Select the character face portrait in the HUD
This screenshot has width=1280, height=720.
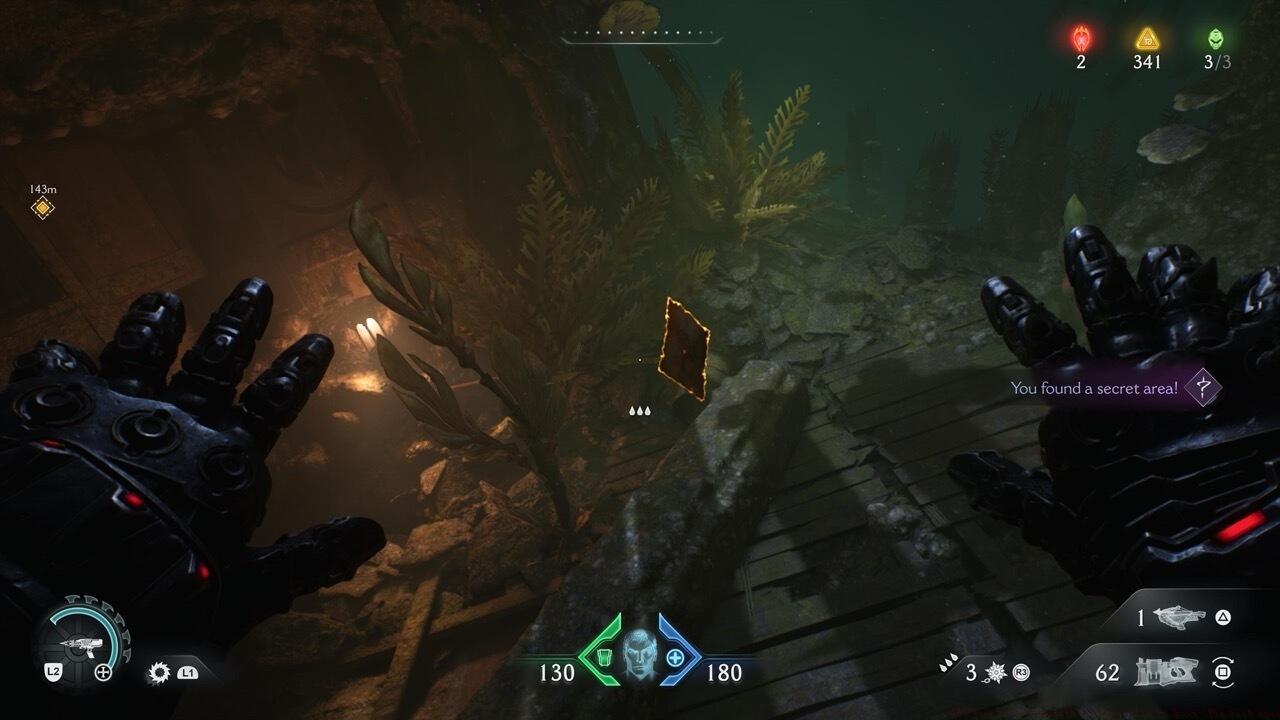(640, 655)
